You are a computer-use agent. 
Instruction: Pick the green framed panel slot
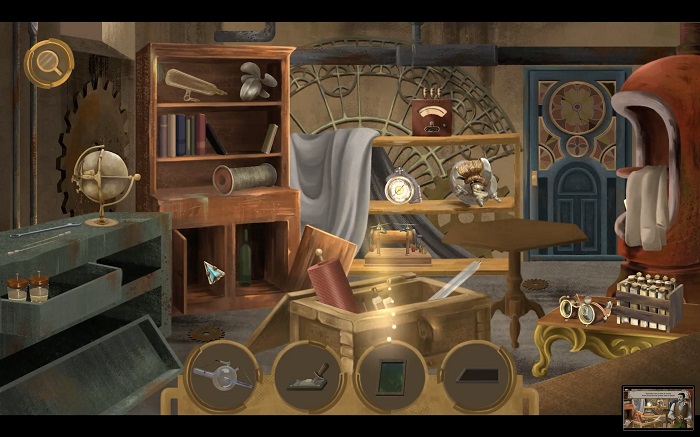coord(392,376)
